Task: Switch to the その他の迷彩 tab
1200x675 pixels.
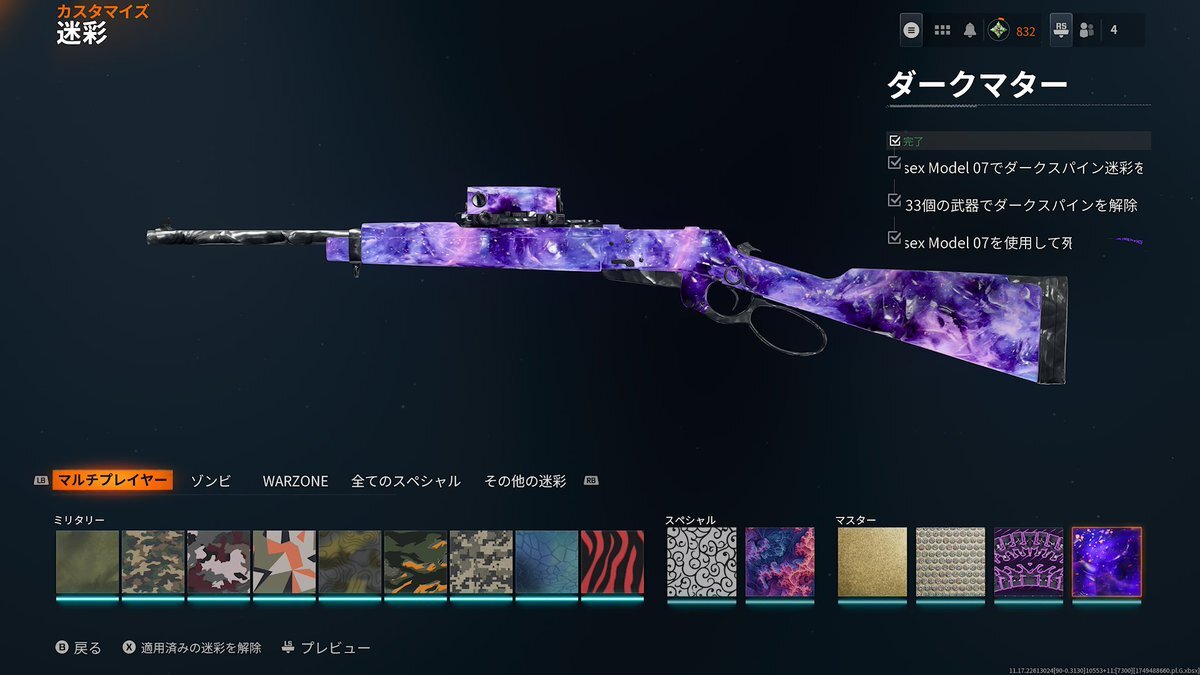Action: point(525,481)
